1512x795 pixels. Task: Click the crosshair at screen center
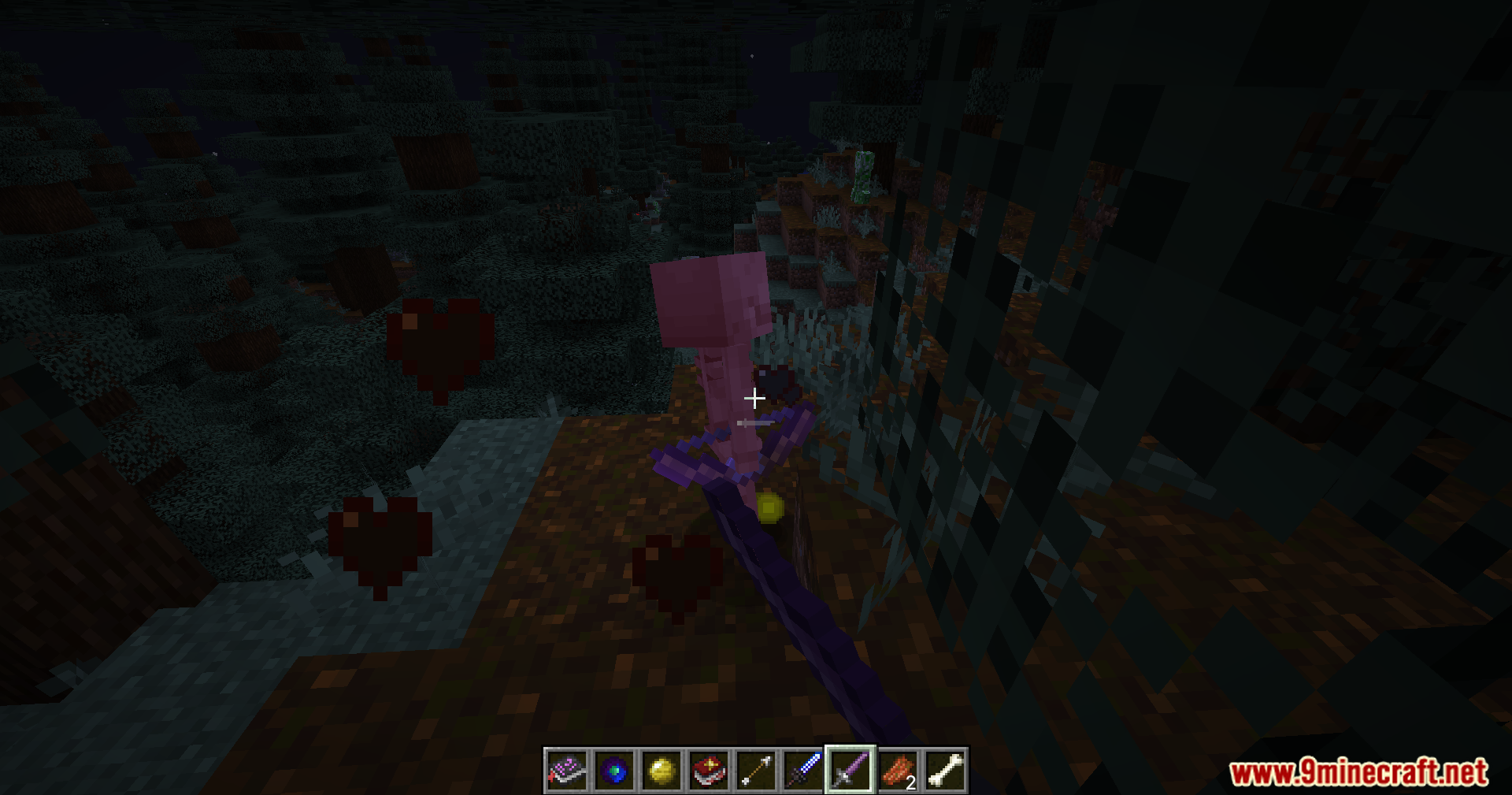755,399
